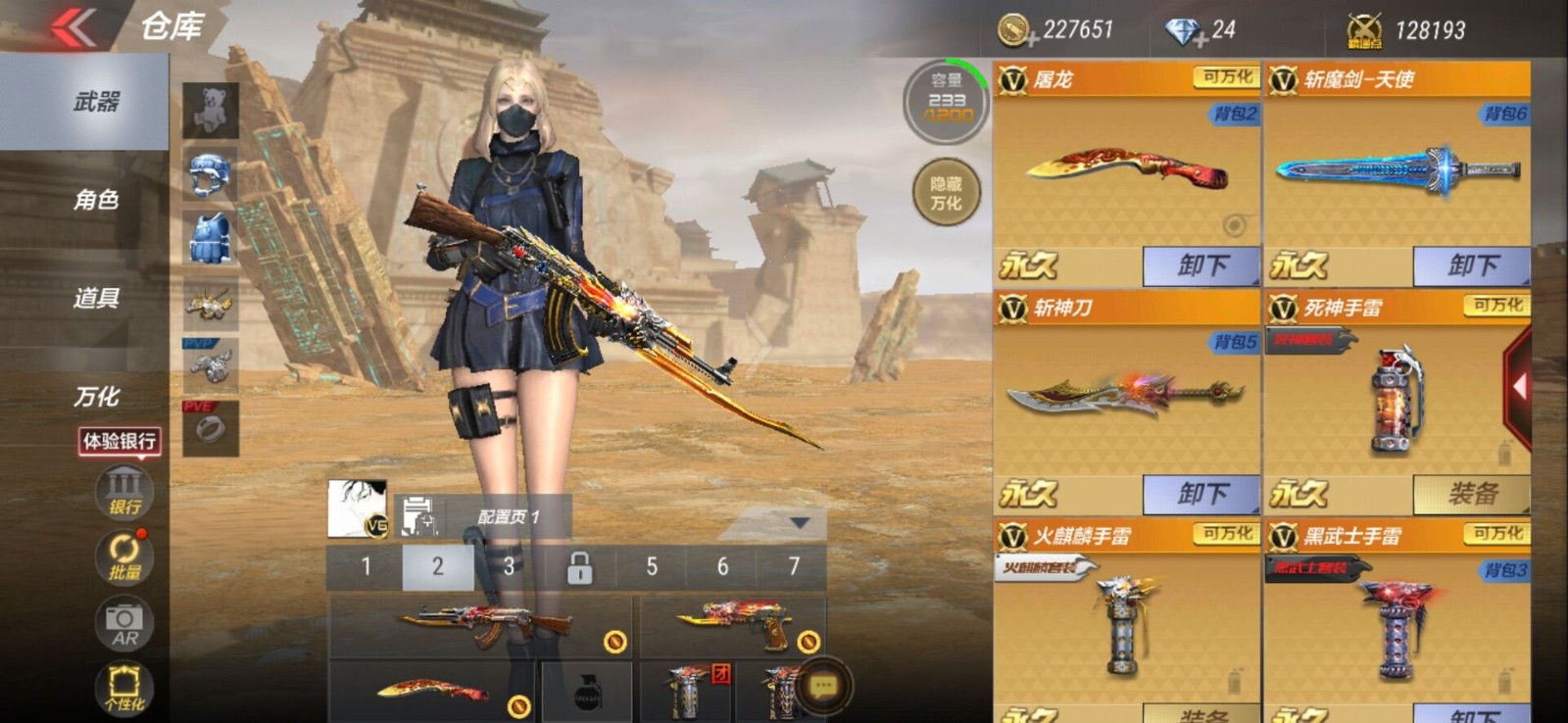Tap the lock on config page 4
This screenshot has width=1568, height=723.
point(579,566)
